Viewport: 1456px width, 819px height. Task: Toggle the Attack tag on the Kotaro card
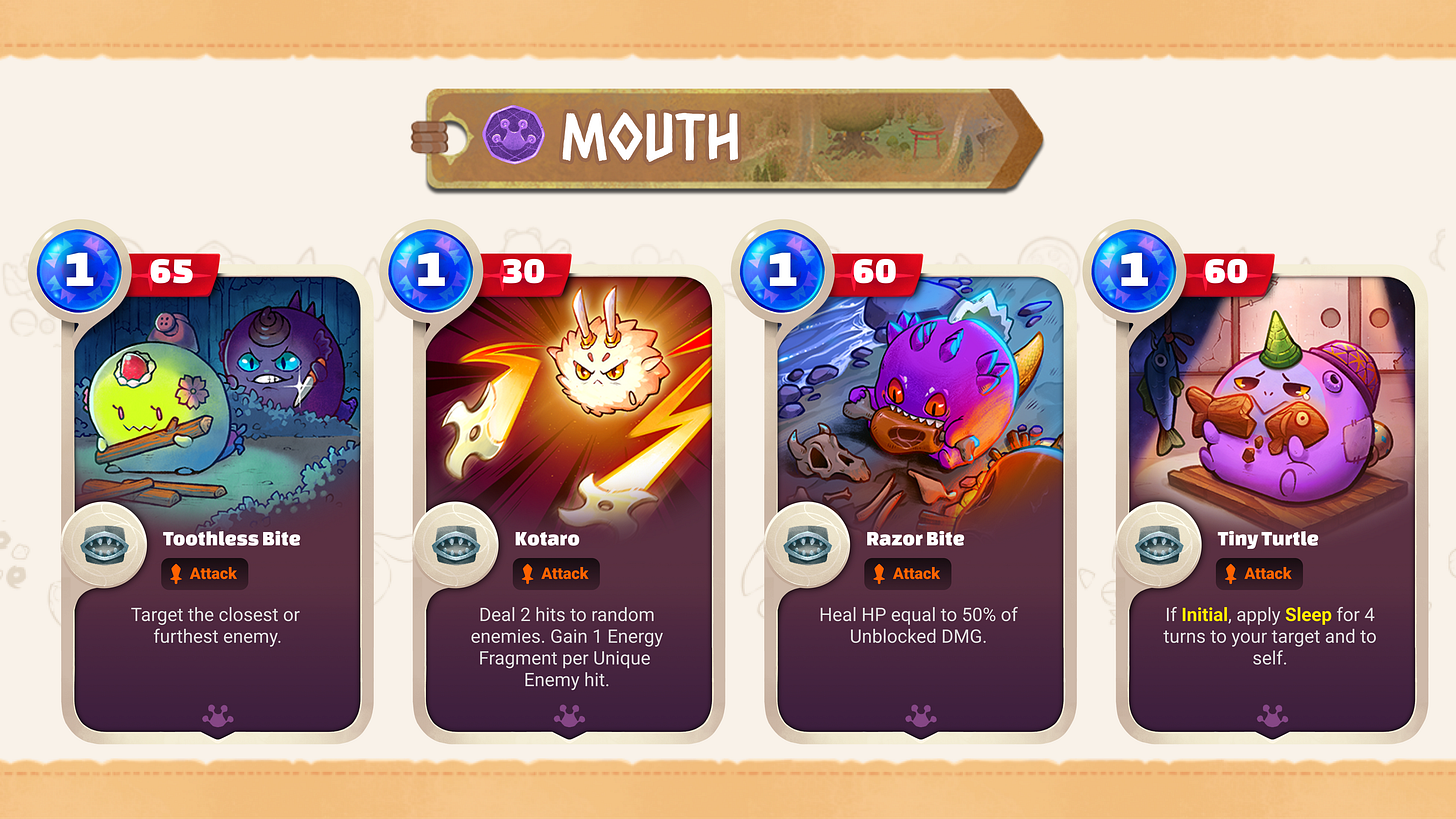coord(556,574)
